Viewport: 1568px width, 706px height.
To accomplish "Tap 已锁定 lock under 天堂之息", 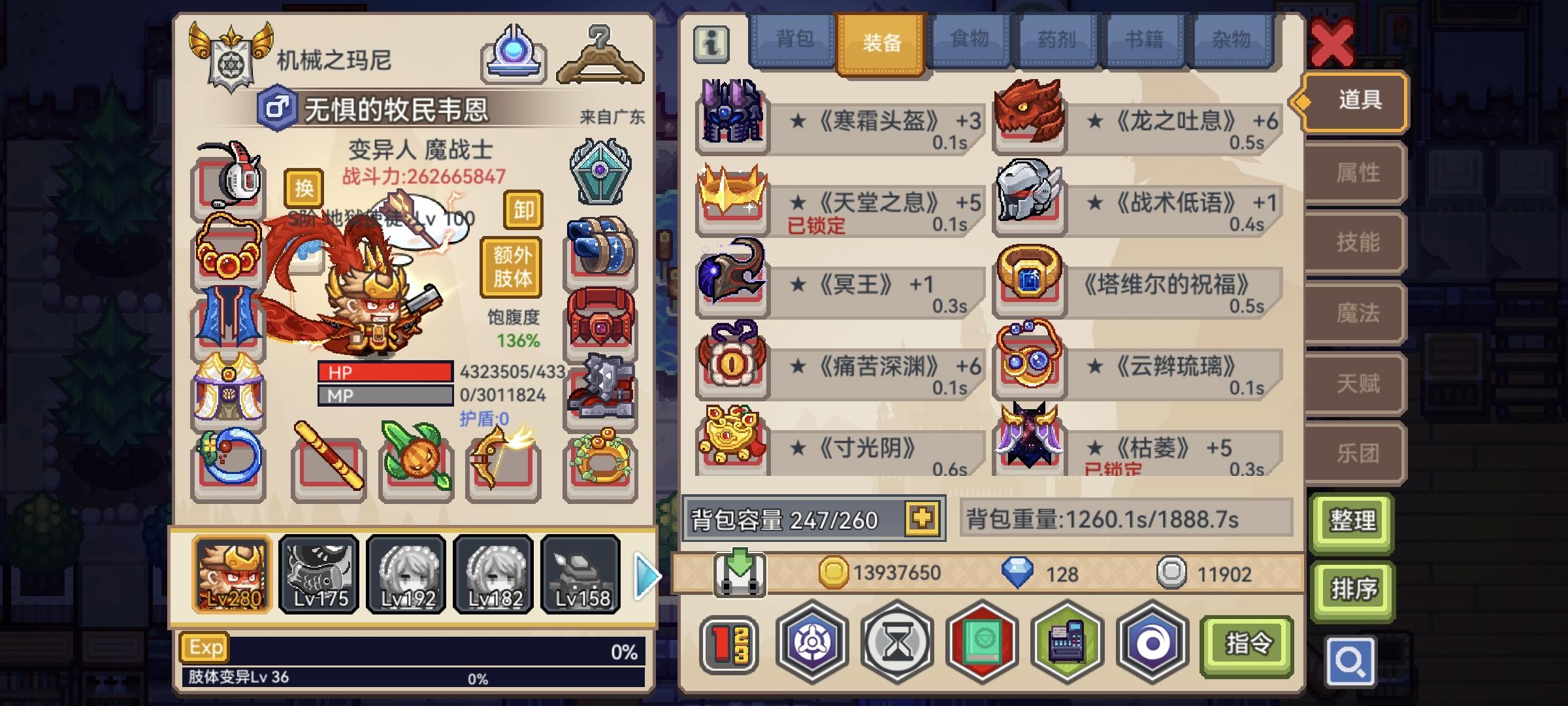I will tap(815, 224).
